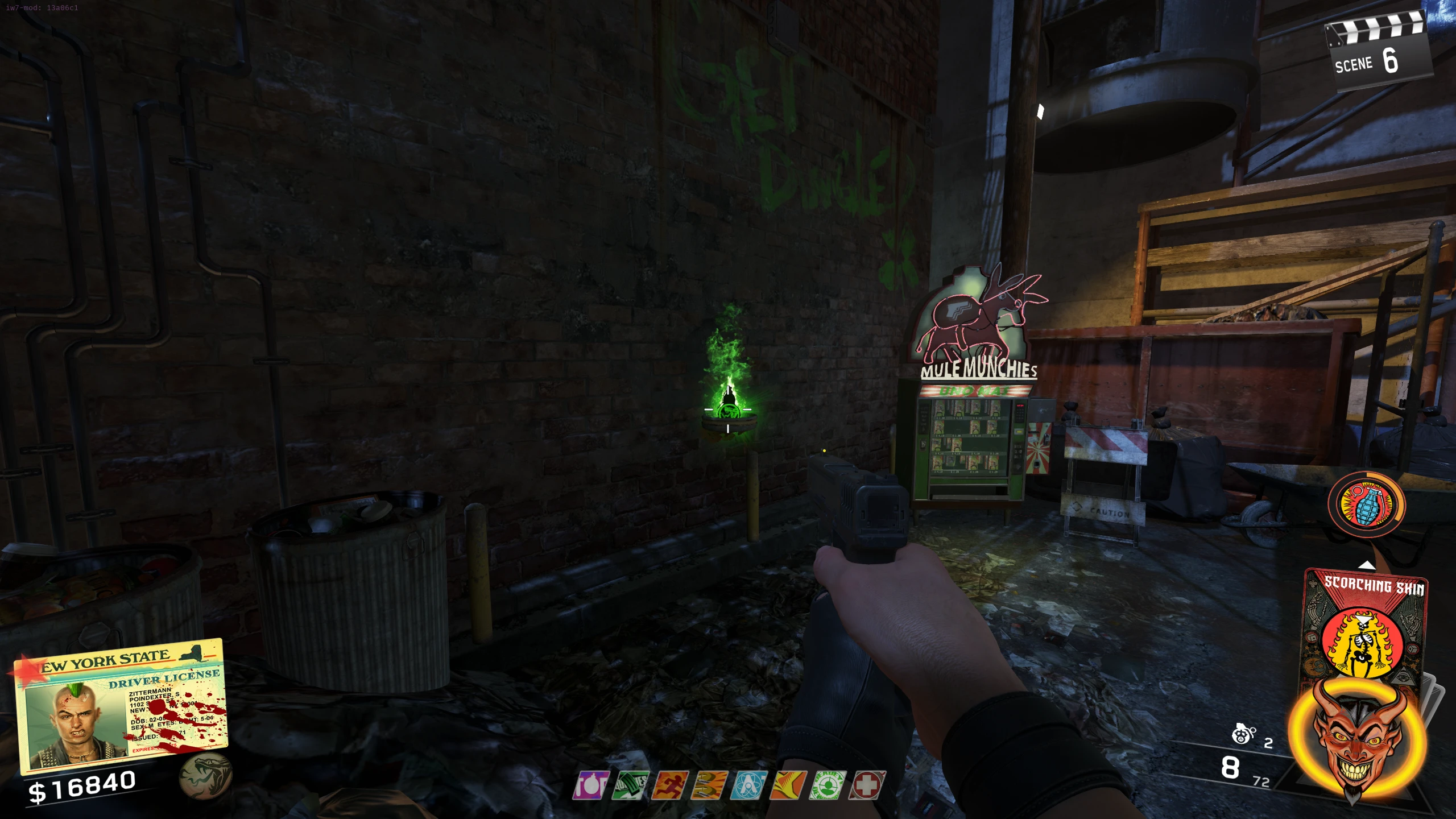
Task: Click the red cross Tuff 'Nuff icon
Action: tap(867, 785)
